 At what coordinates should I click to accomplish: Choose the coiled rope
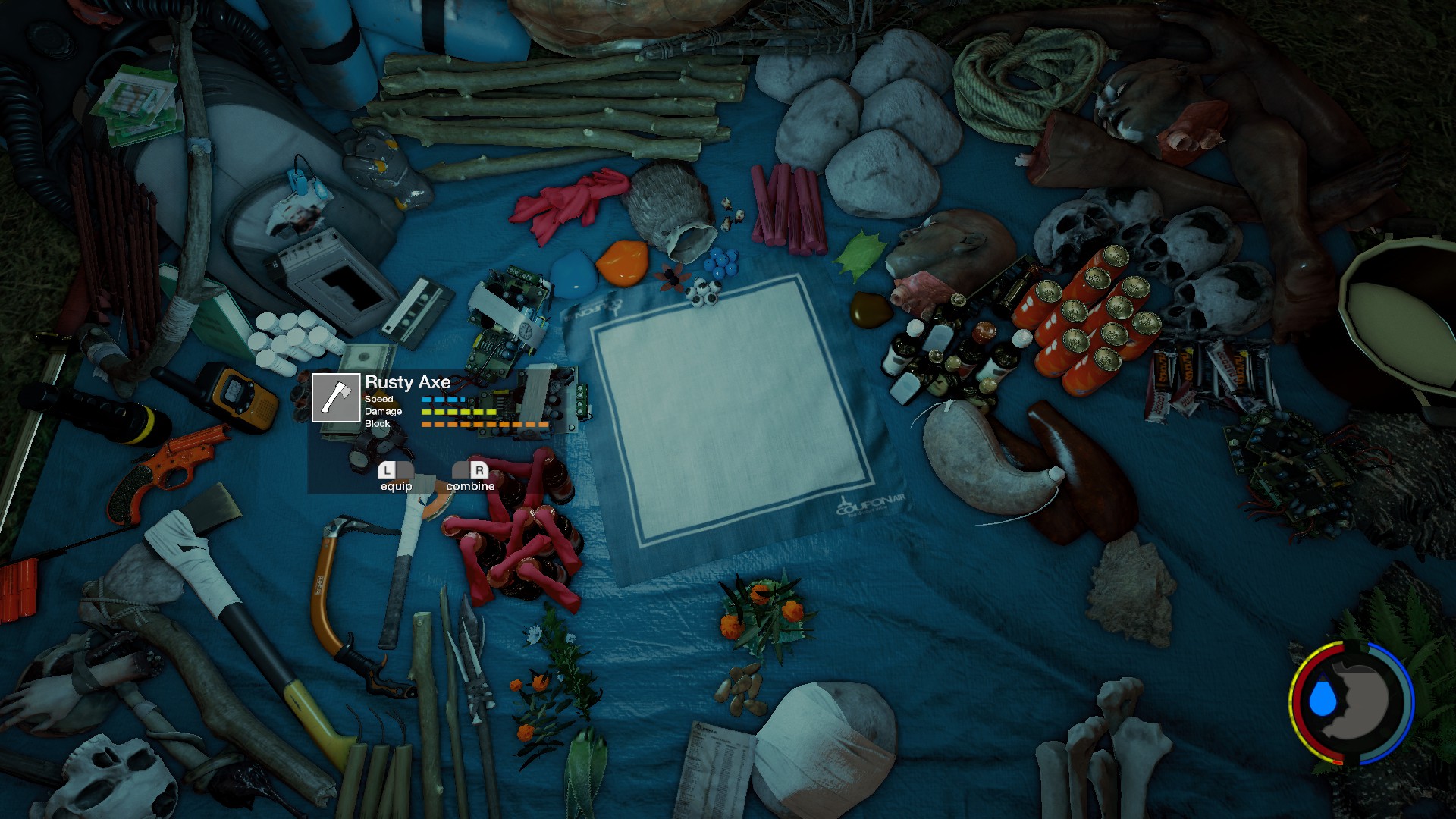(1024, 83)
